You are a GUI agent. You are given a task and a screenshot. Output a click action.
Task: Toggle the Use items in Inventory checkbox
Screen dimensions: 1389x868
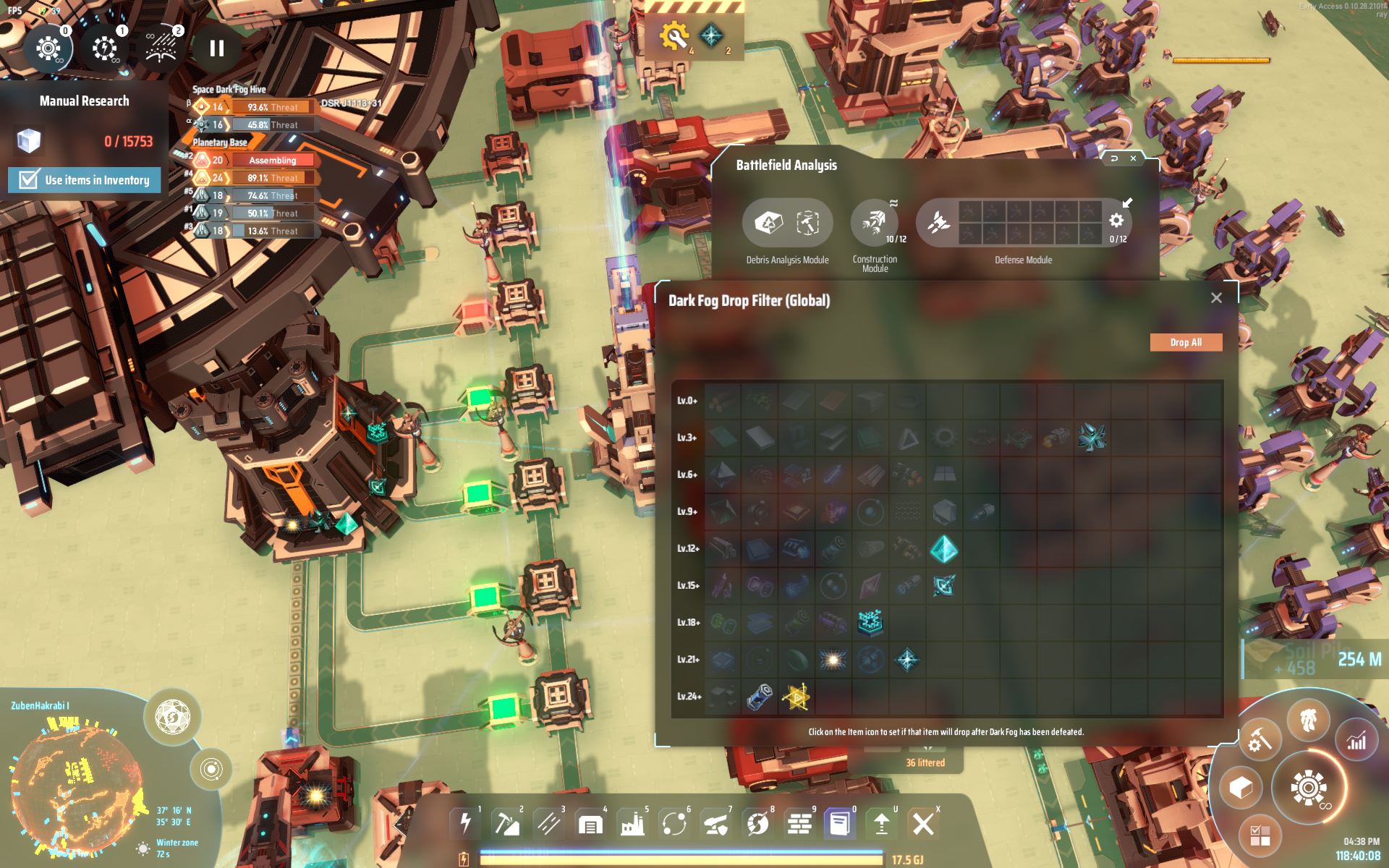point(29,179)
